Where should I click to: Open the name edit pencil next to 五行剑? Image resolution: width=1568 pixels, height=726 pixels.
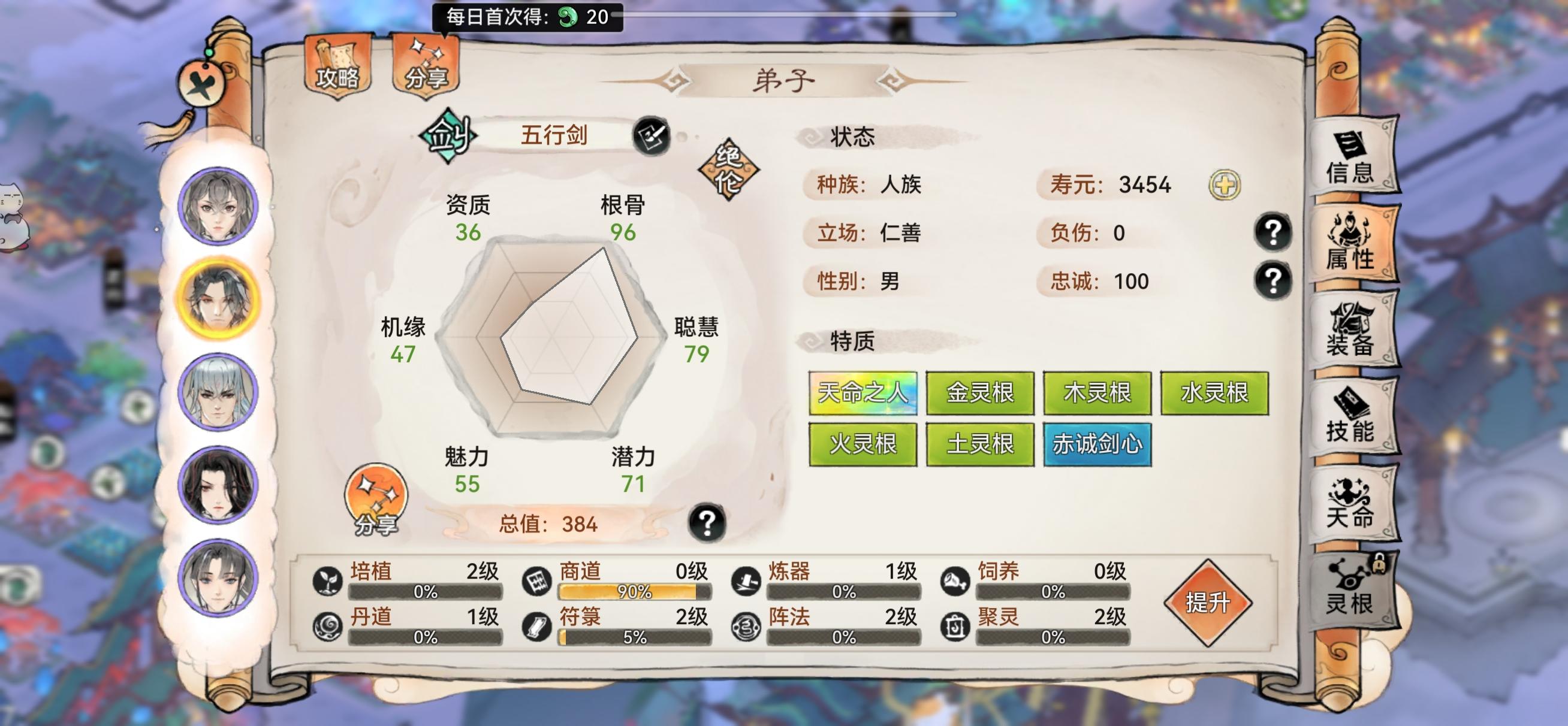click(x=651, y=136)
